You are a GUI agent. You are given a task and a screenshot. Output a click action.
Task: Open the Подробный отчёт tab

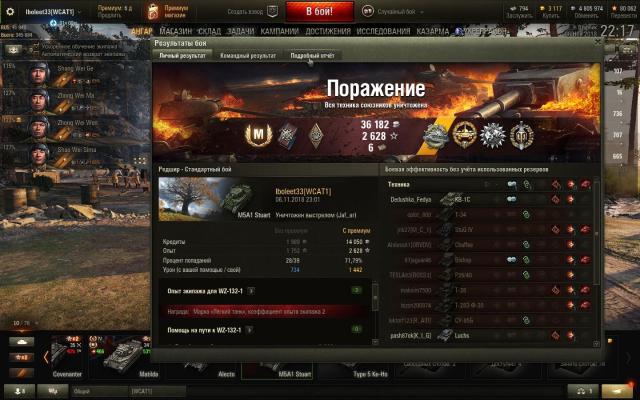pyautogui.click(x=312, y=56)
